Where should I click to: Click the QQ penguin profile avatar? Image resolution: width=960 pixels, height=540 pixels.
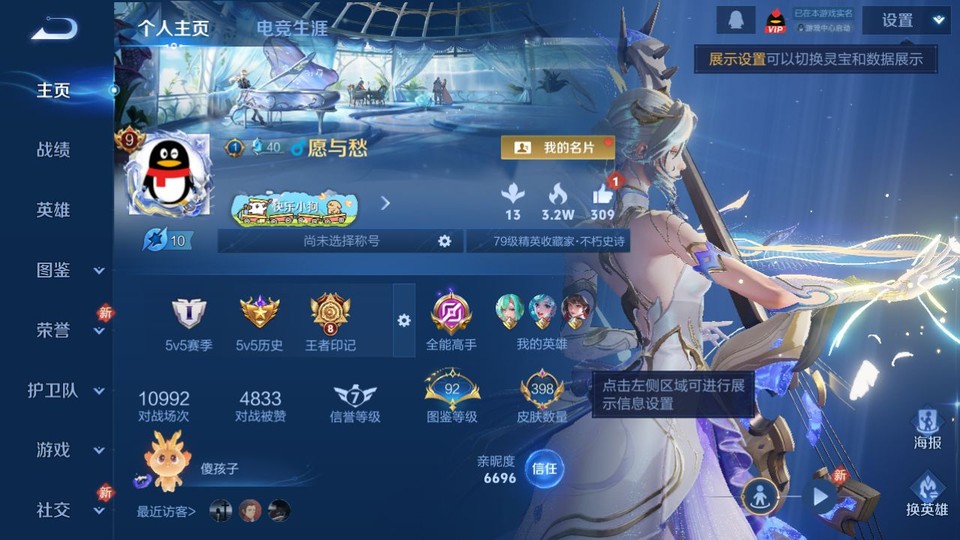170,175
